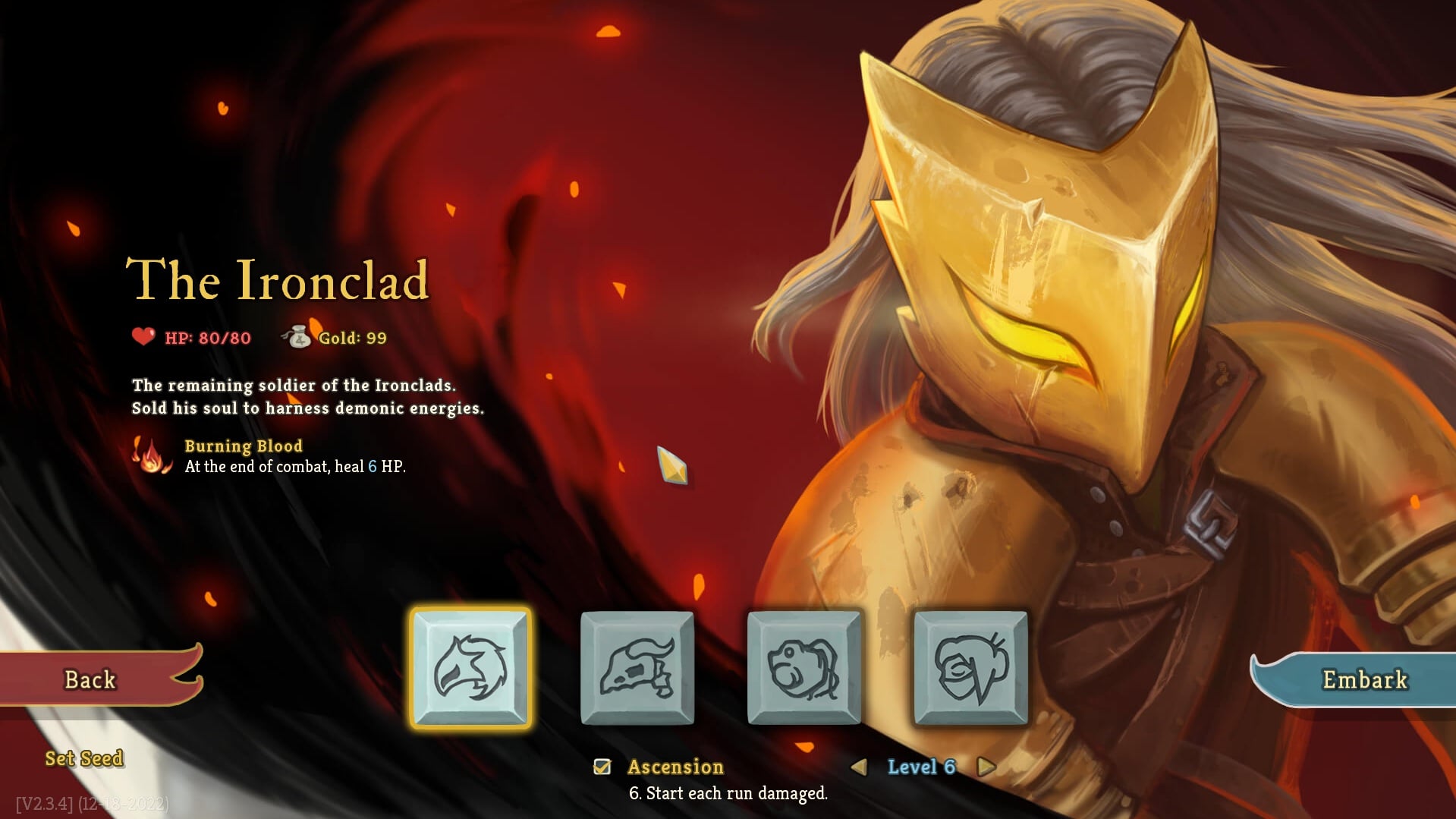The image size is (1456, 819).
Task: Choose the skull character tile
Action: [x=637, y=668]
